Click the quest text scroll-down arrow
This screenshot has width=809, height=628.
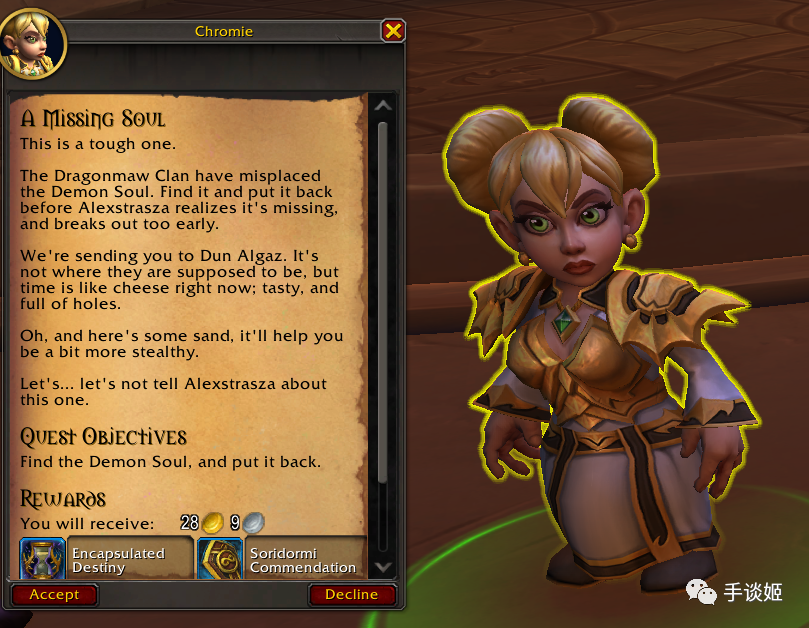(383, 566)
